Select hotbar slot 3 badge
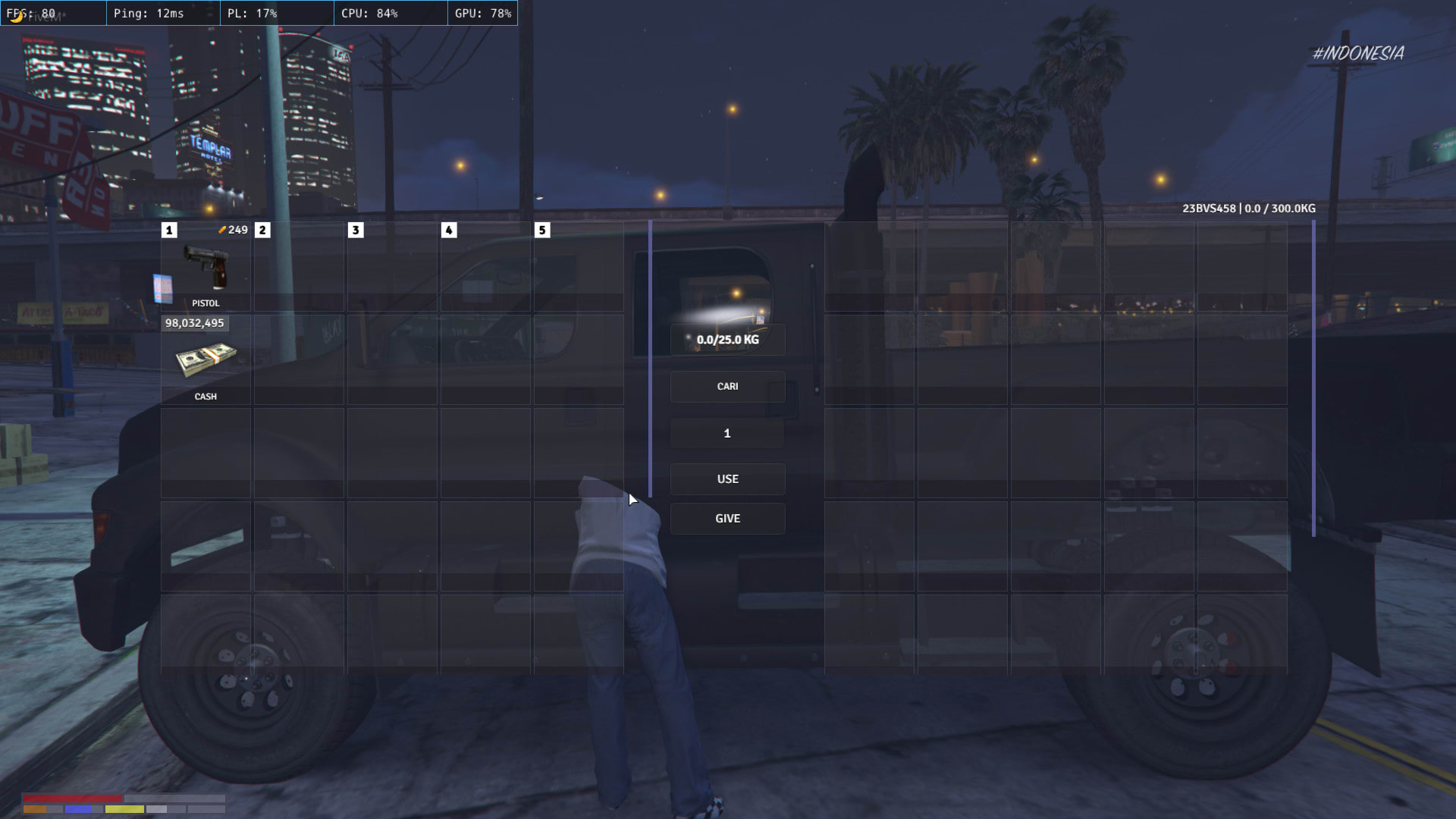Screen dimensions: 1456x819 pos(354,229)
